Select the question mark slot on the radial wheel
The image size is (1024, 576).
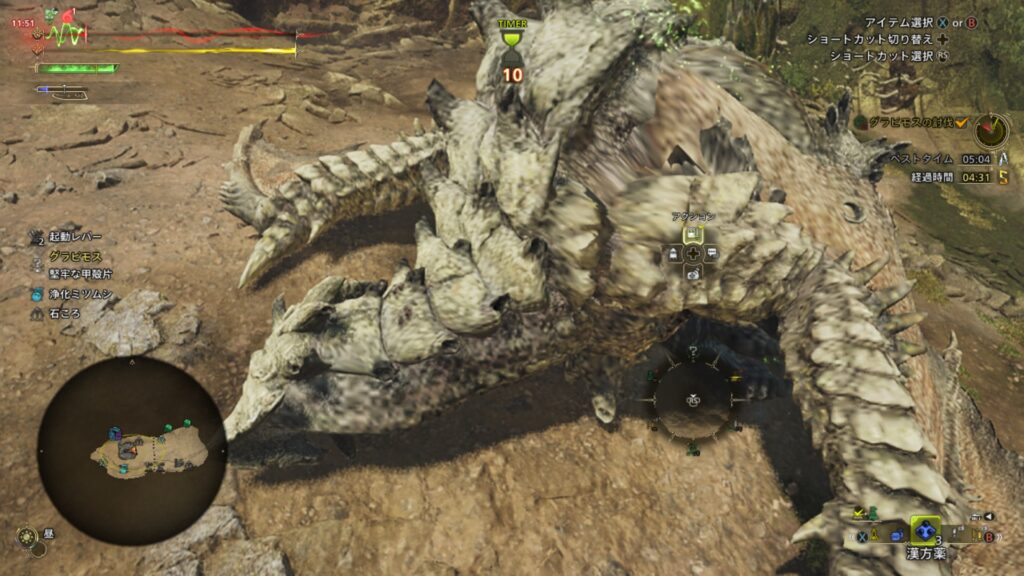(692, 352)
